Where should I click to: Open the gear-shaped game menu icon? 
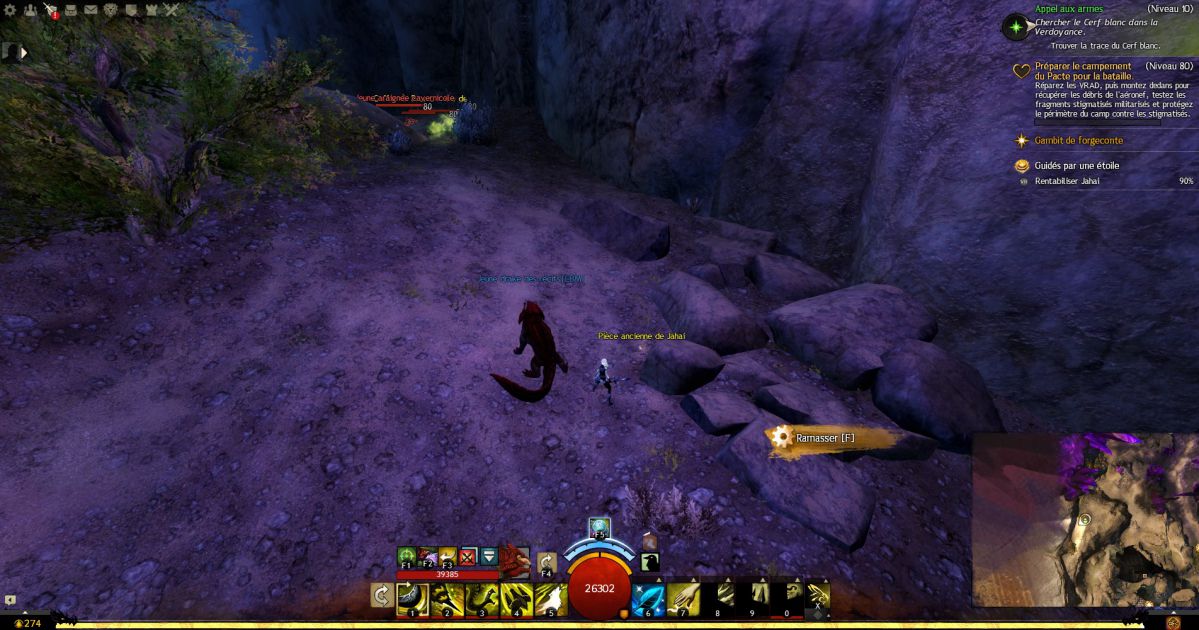pos(10,10)
